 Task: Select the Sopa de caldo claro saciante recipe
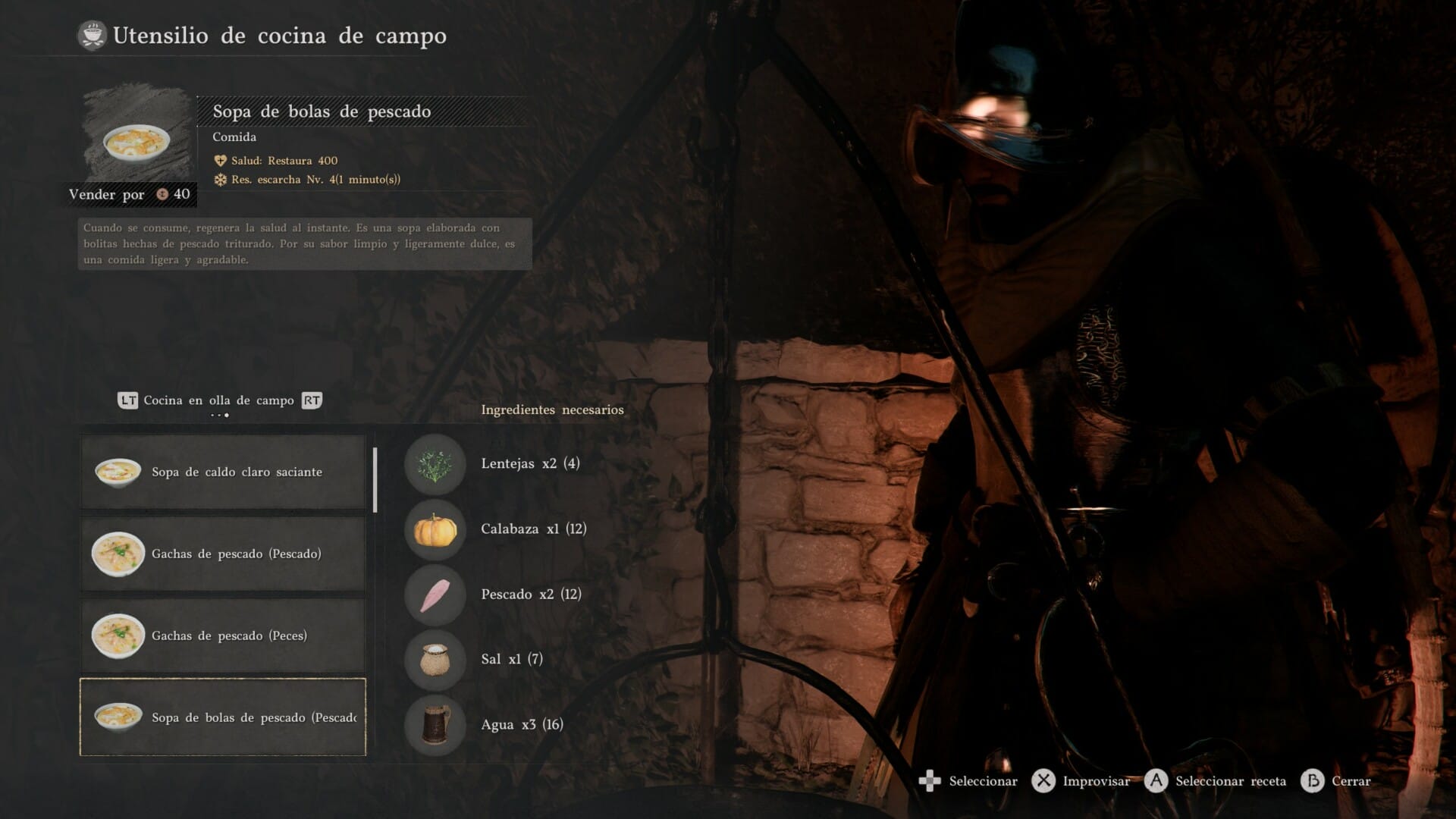pyautogui.click(x=223, y=472)
